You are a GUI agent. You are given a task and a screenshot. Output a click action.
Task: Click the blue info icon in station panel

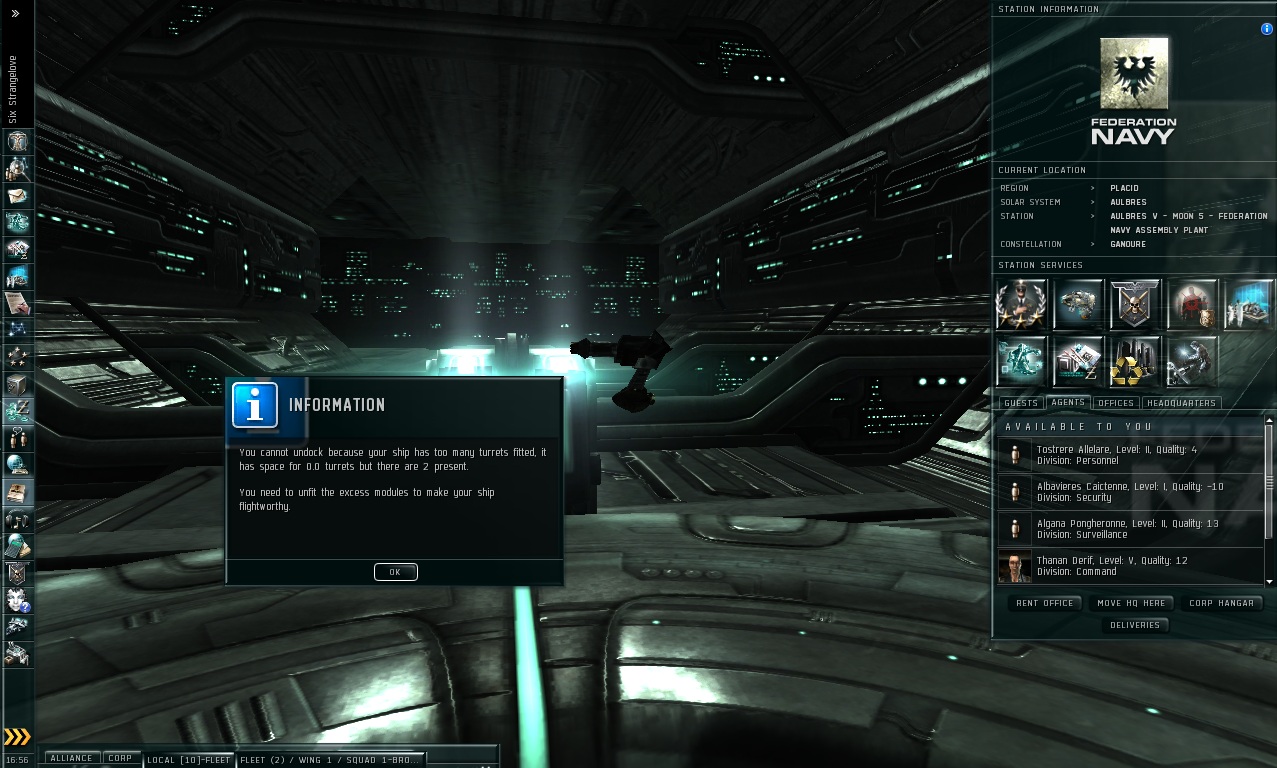tap(1266, 29)
